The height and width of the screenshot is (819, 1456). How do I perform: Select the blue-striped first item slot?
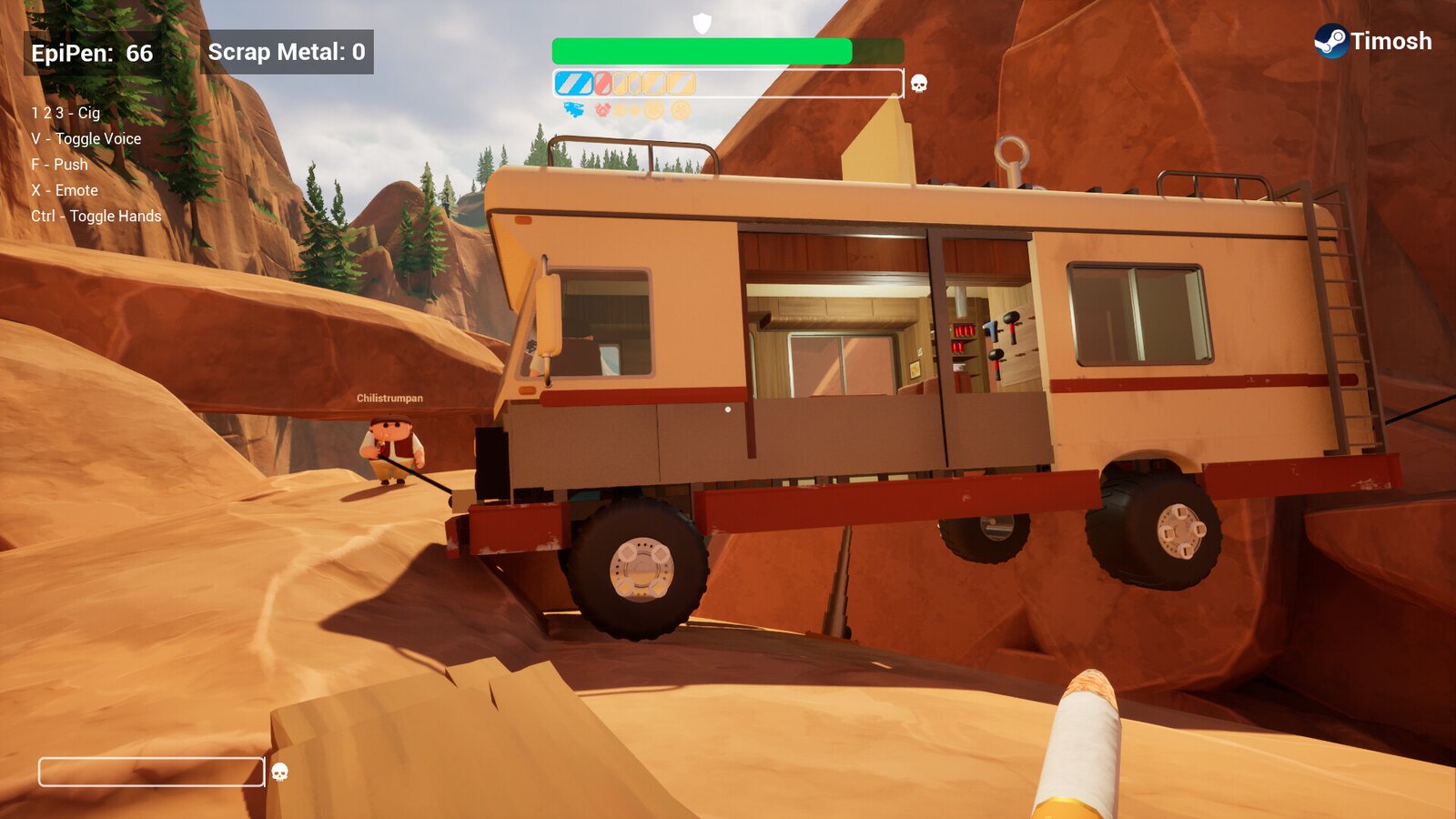pyautogui.click(x=573, y=84)
